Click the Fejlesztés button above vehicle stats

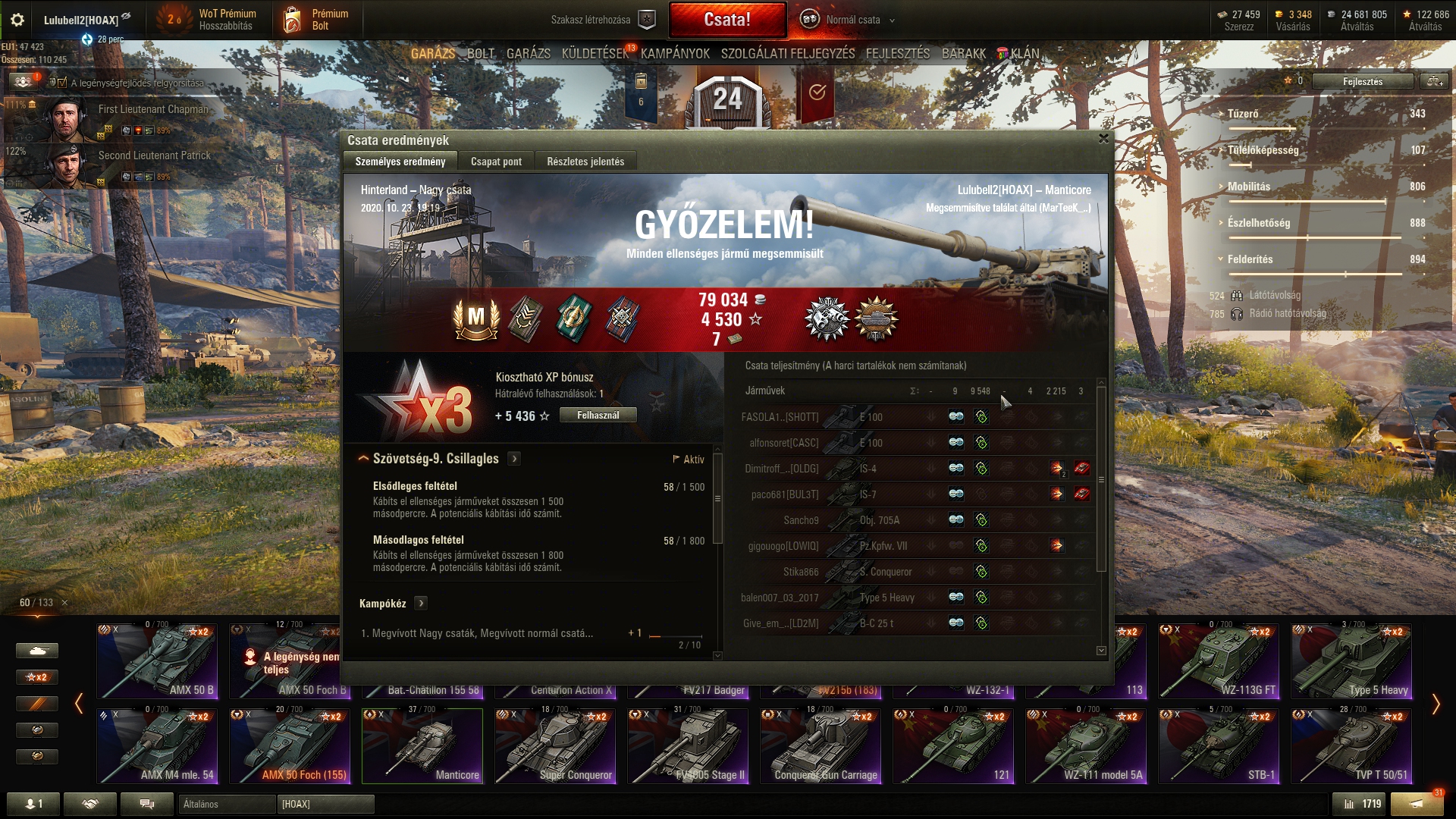pos(1363,82)
